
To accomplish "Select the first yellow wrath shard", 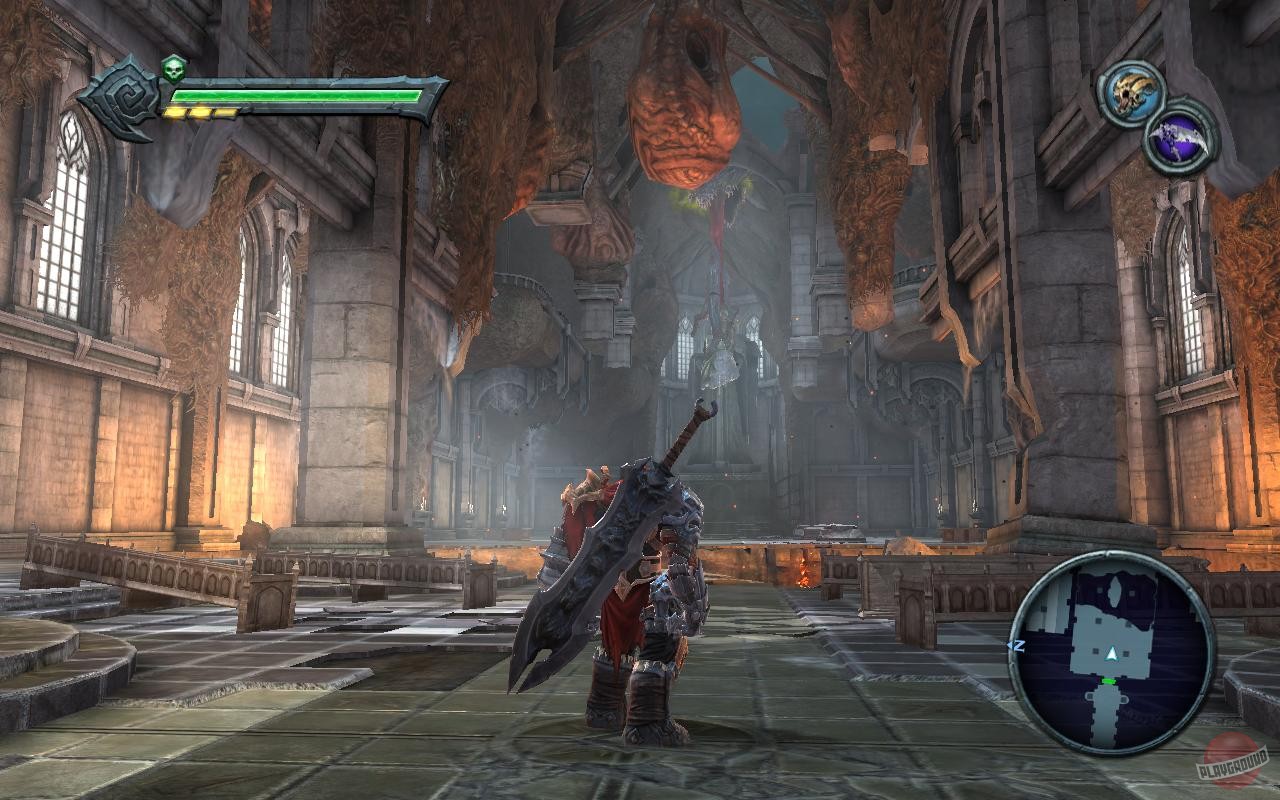I will tap(176, 112).
